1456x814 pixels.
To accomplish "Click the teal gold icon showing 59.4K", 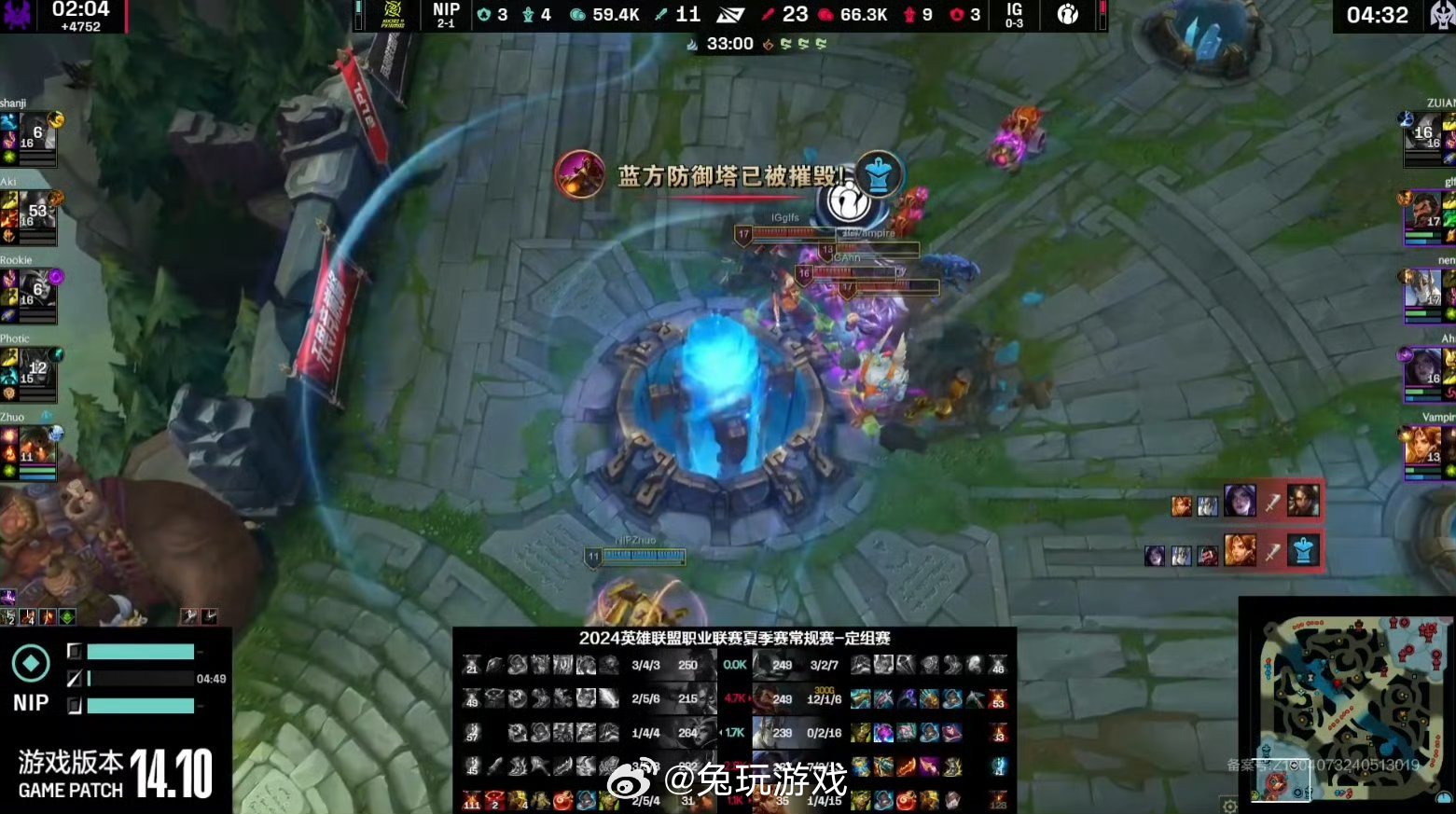I will coord(579,14).
